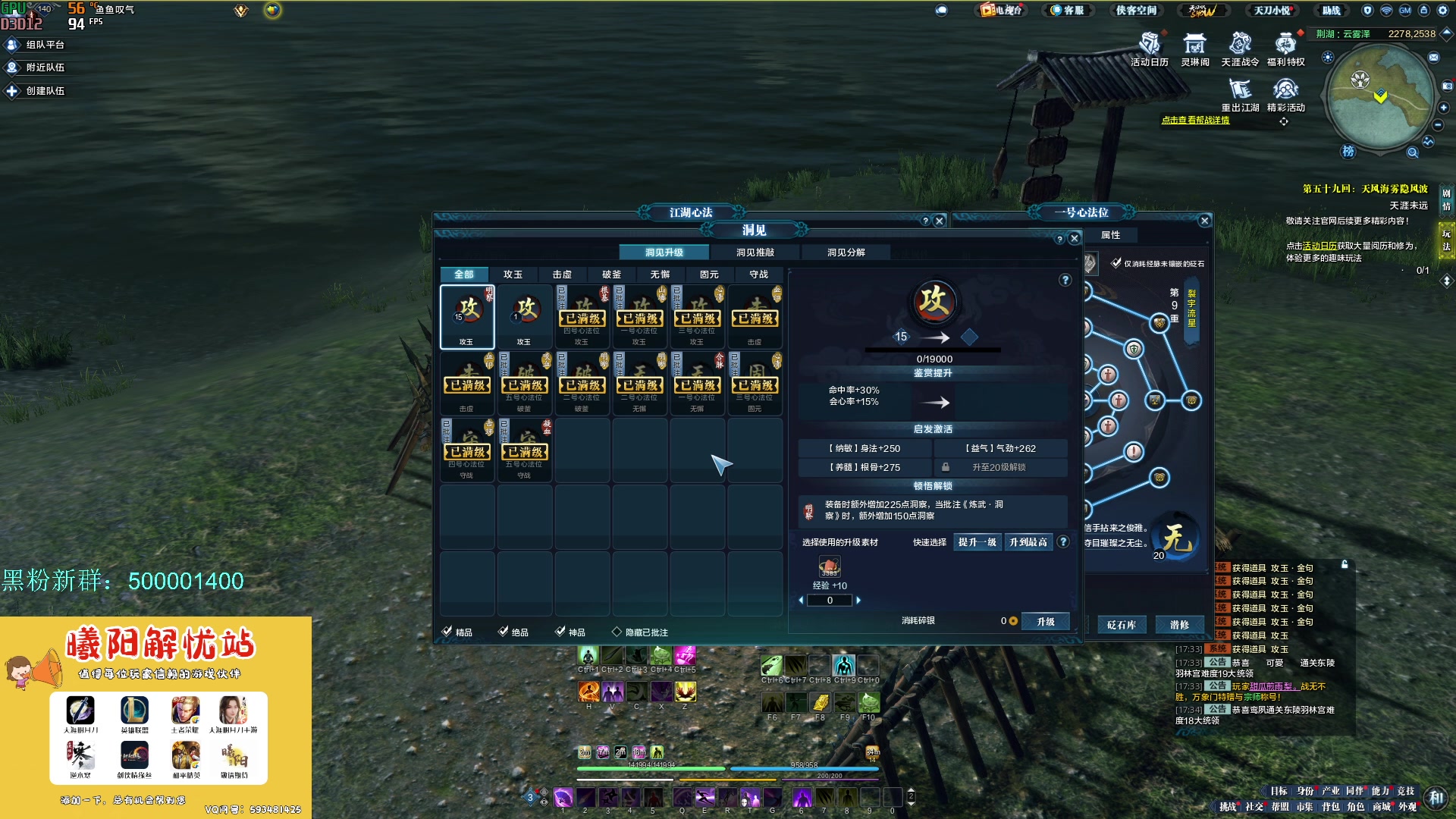Increase upgrade material quantity with right arrow
Image resolution: width=1456 pixels, height=819 pixels.
(858, 601)
